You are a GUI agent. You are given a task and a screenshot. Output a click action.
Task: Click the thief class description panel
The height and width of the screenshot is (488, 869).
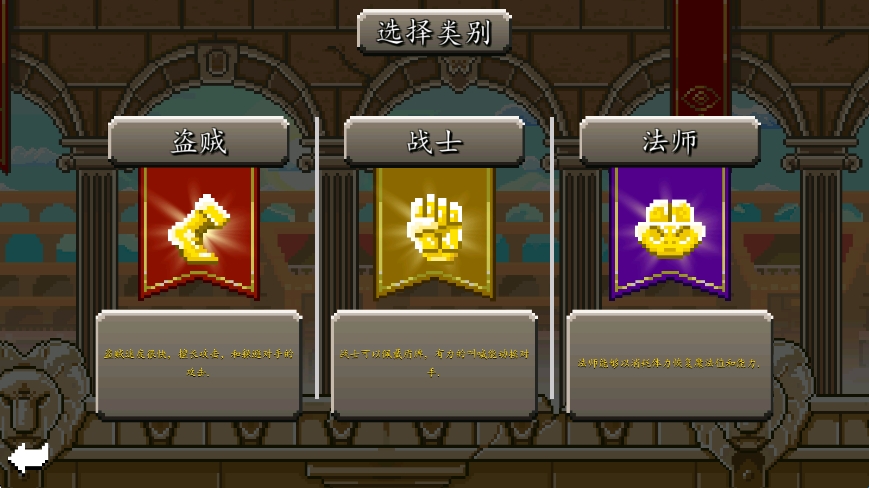198,363
